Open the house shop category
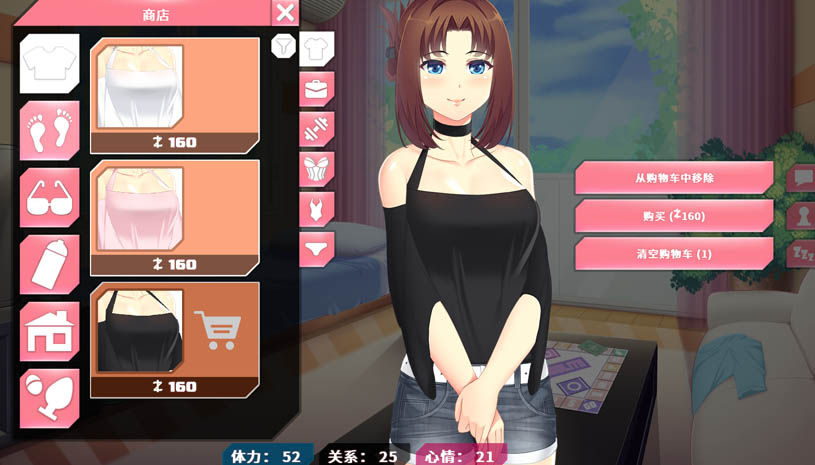The image size is (815, 465). 49,332
